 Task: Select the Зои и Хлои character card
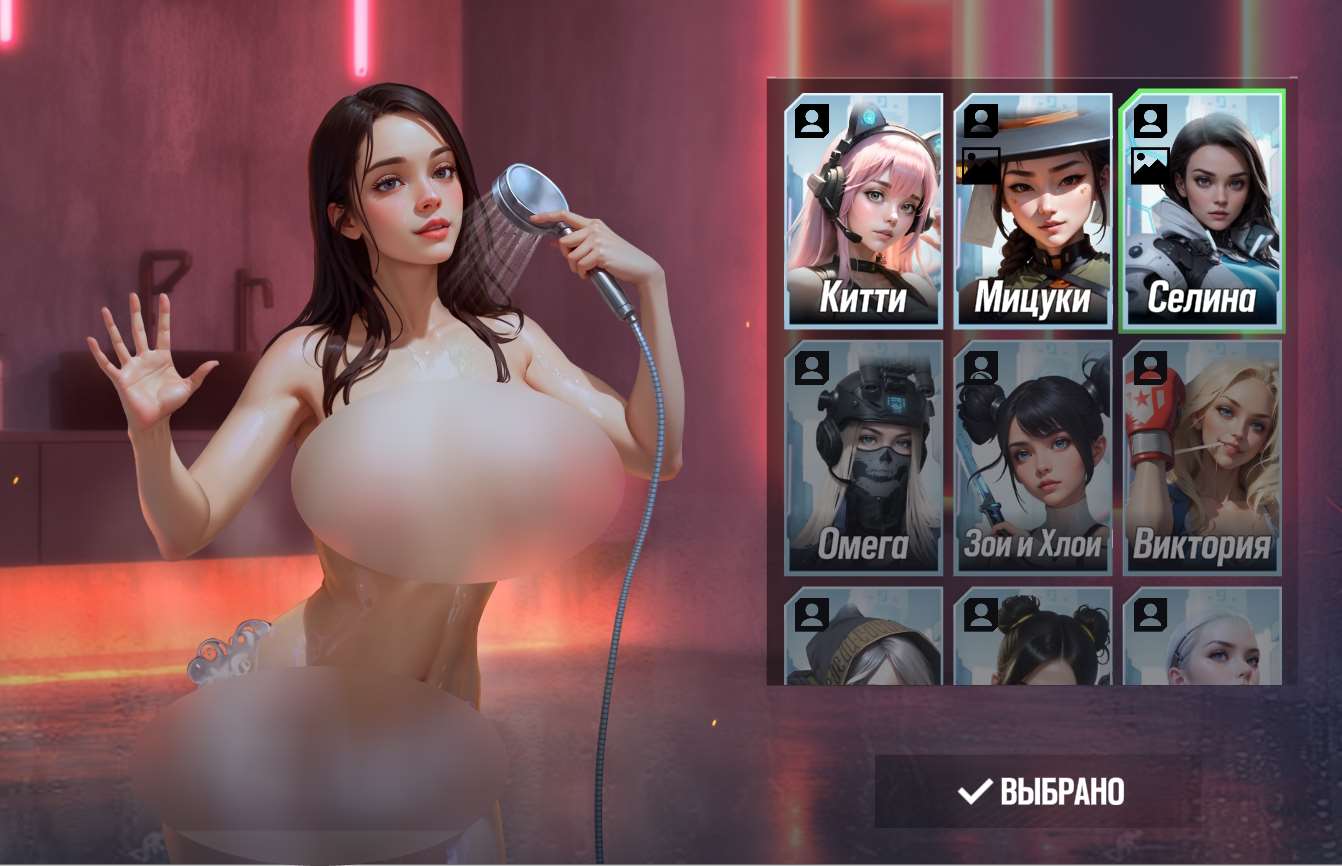1031,470
